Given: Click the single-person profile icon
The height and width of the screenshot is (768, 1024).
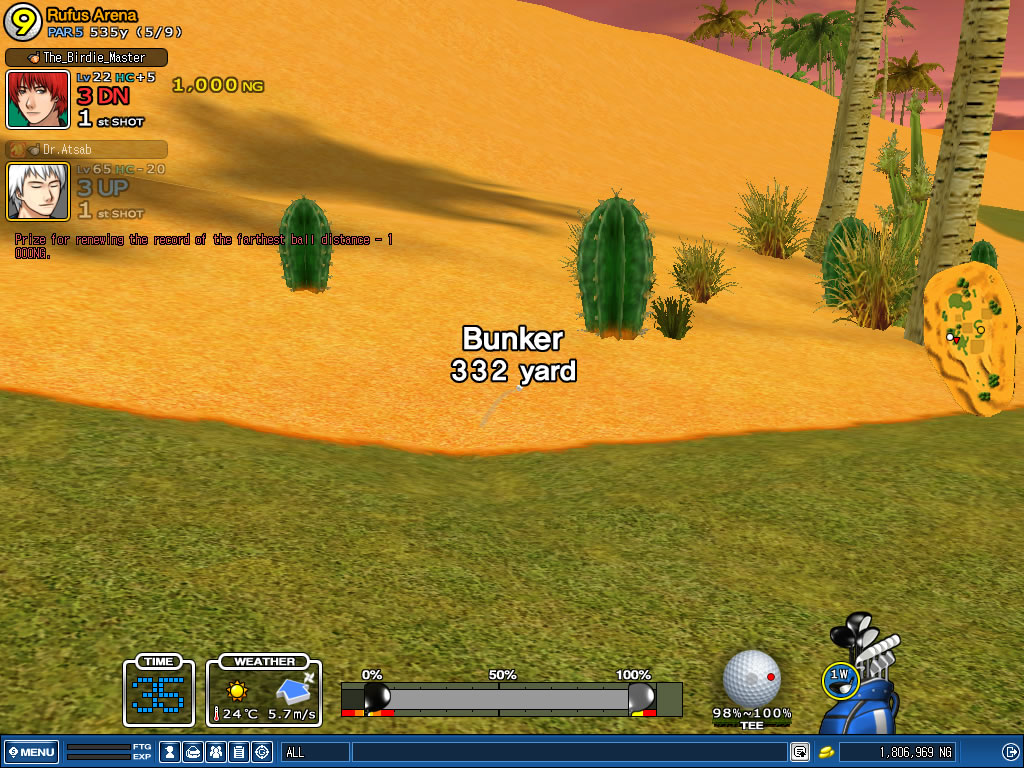Looking at the screenshot, I should point(170,752).
